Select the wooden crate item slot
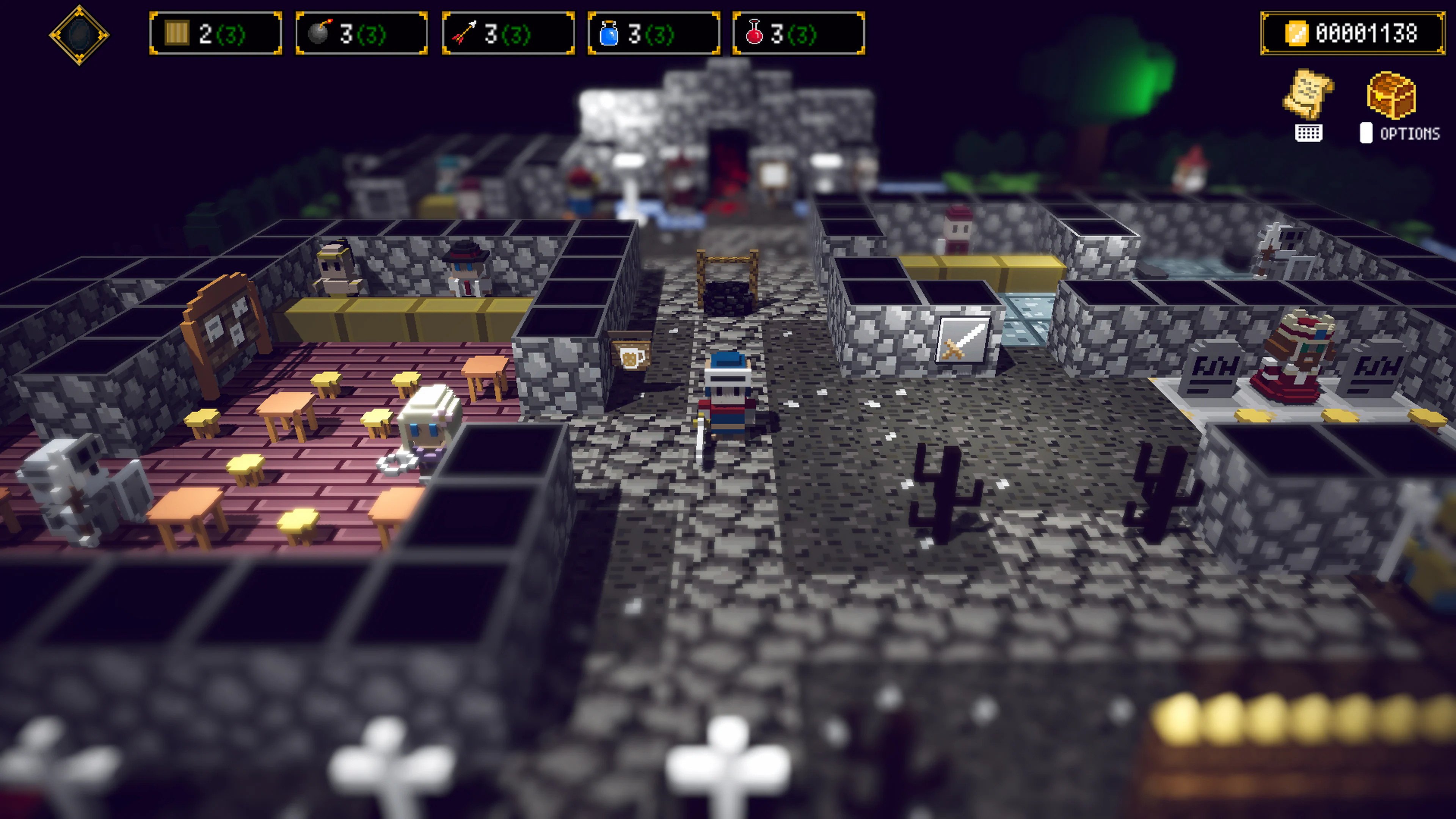The height and width of the screenshot is (819, 1456). tap(215, 34)
